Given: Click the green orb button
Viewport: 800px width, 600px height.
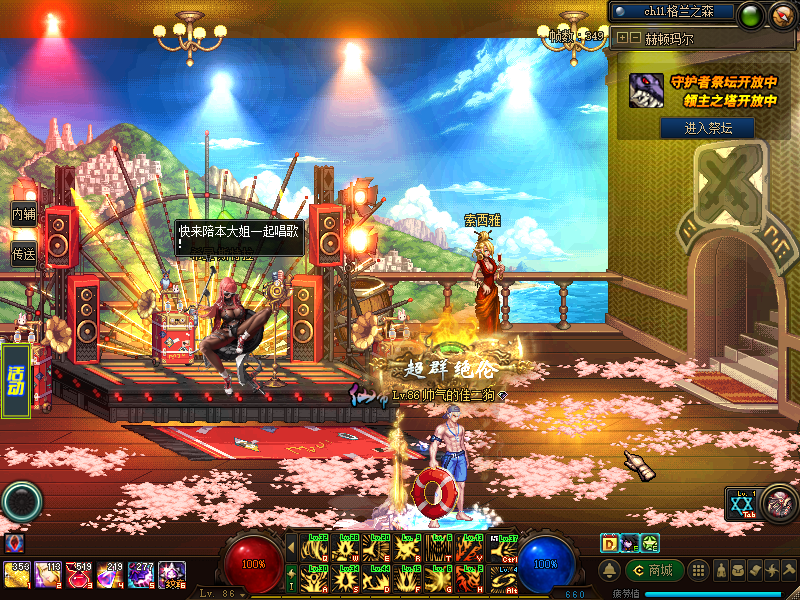Looking at the screenshot, I should pyautogui.click(x=750, y=15).
